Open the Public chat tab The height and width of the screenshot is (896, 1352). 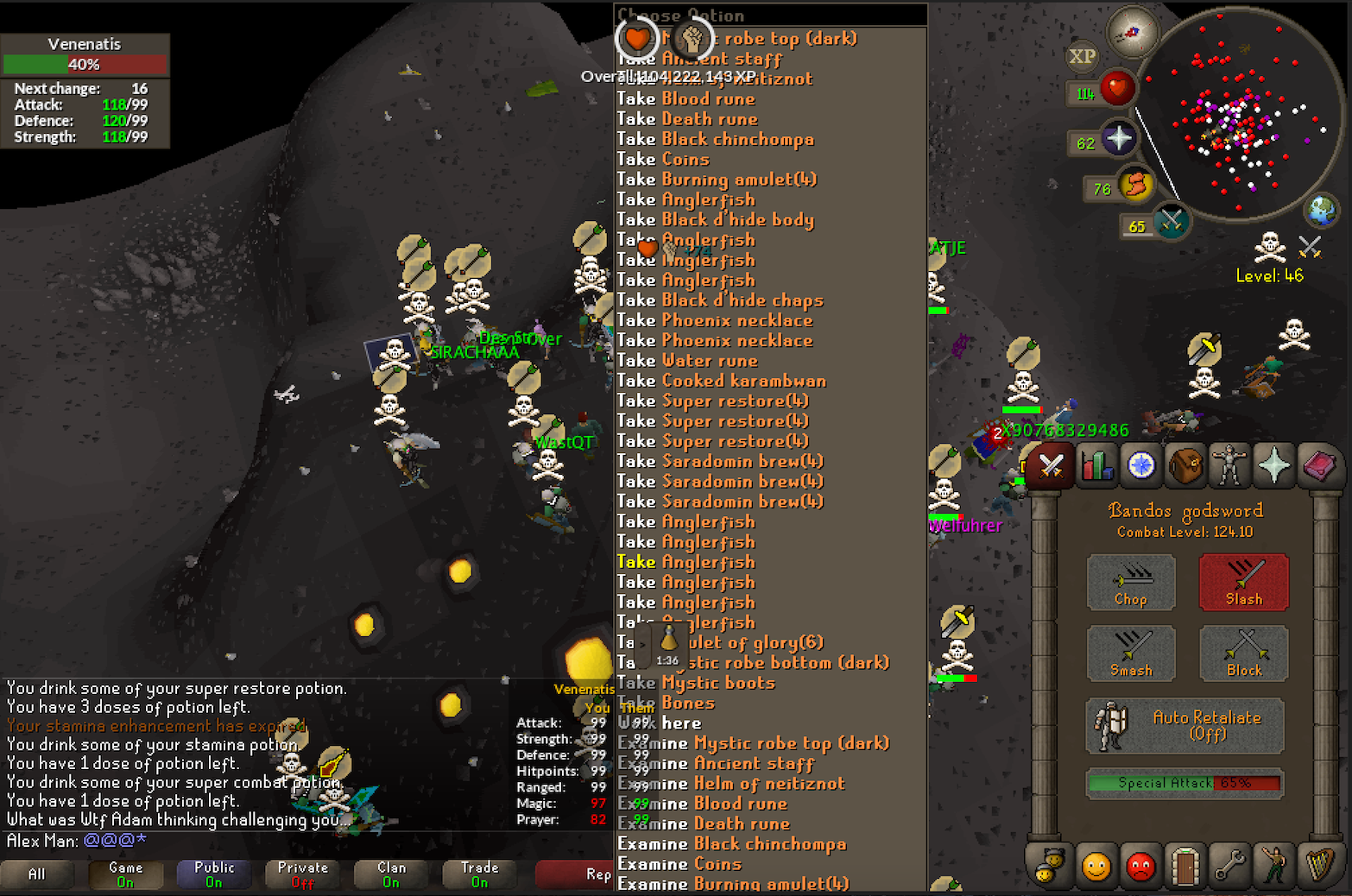click(214, 874)
